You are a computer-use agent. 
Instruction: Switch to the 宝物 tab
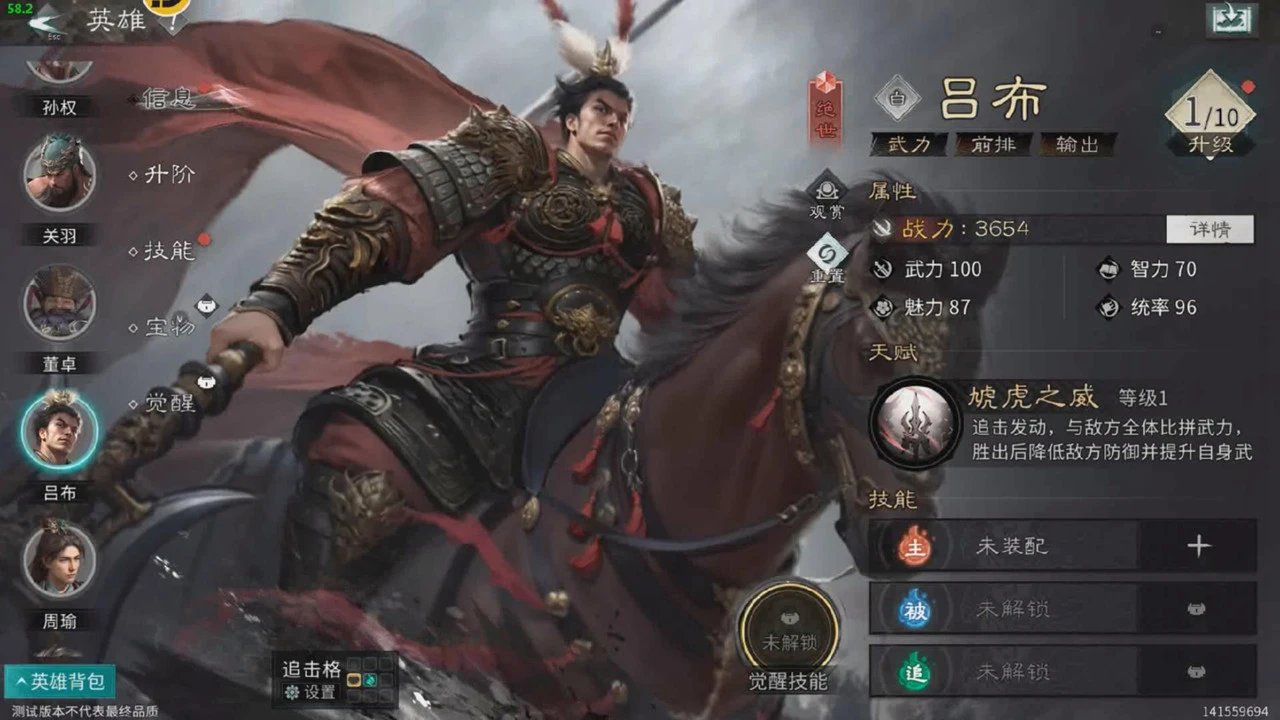[168, 327]
